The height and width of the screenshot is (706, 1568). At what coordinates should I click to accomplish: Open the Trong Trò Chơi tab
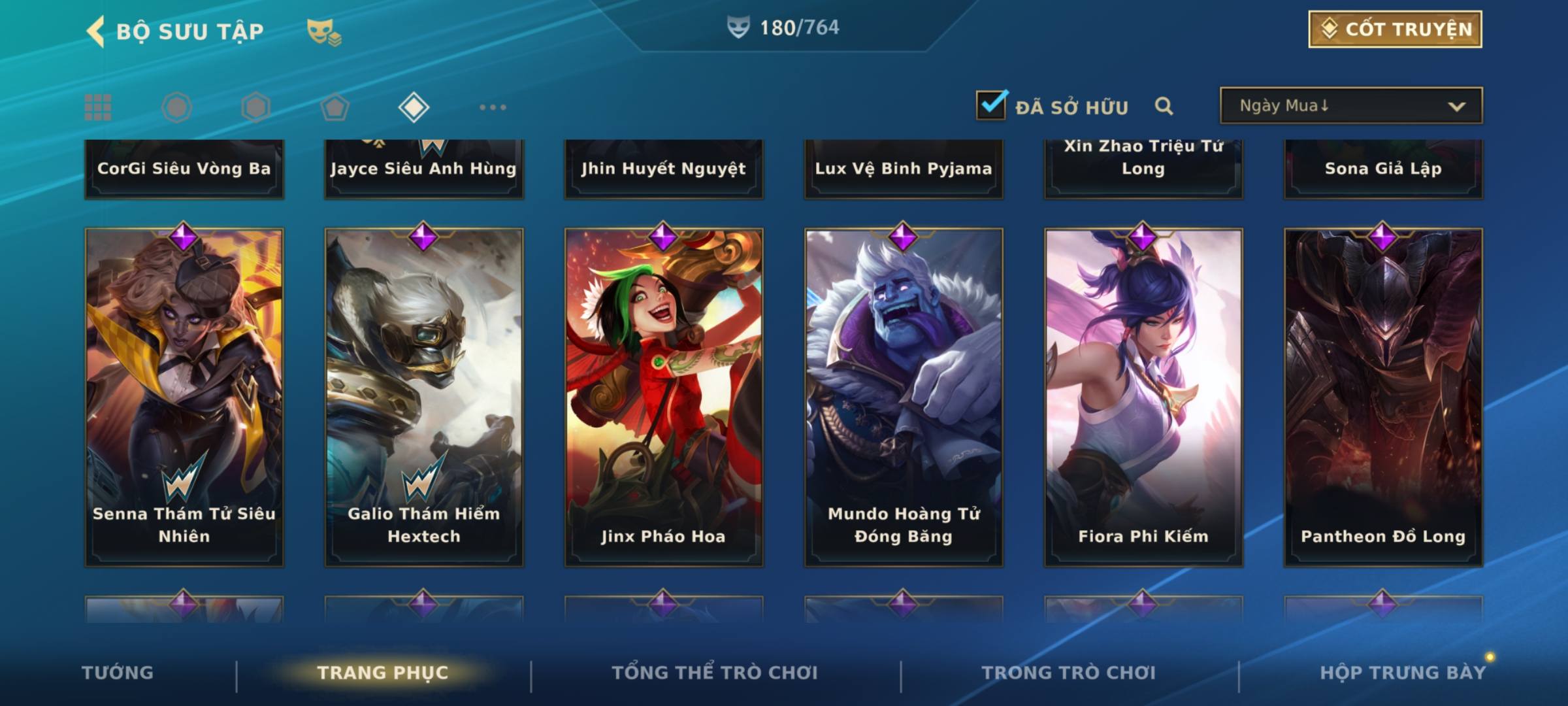coord(1069,673)
